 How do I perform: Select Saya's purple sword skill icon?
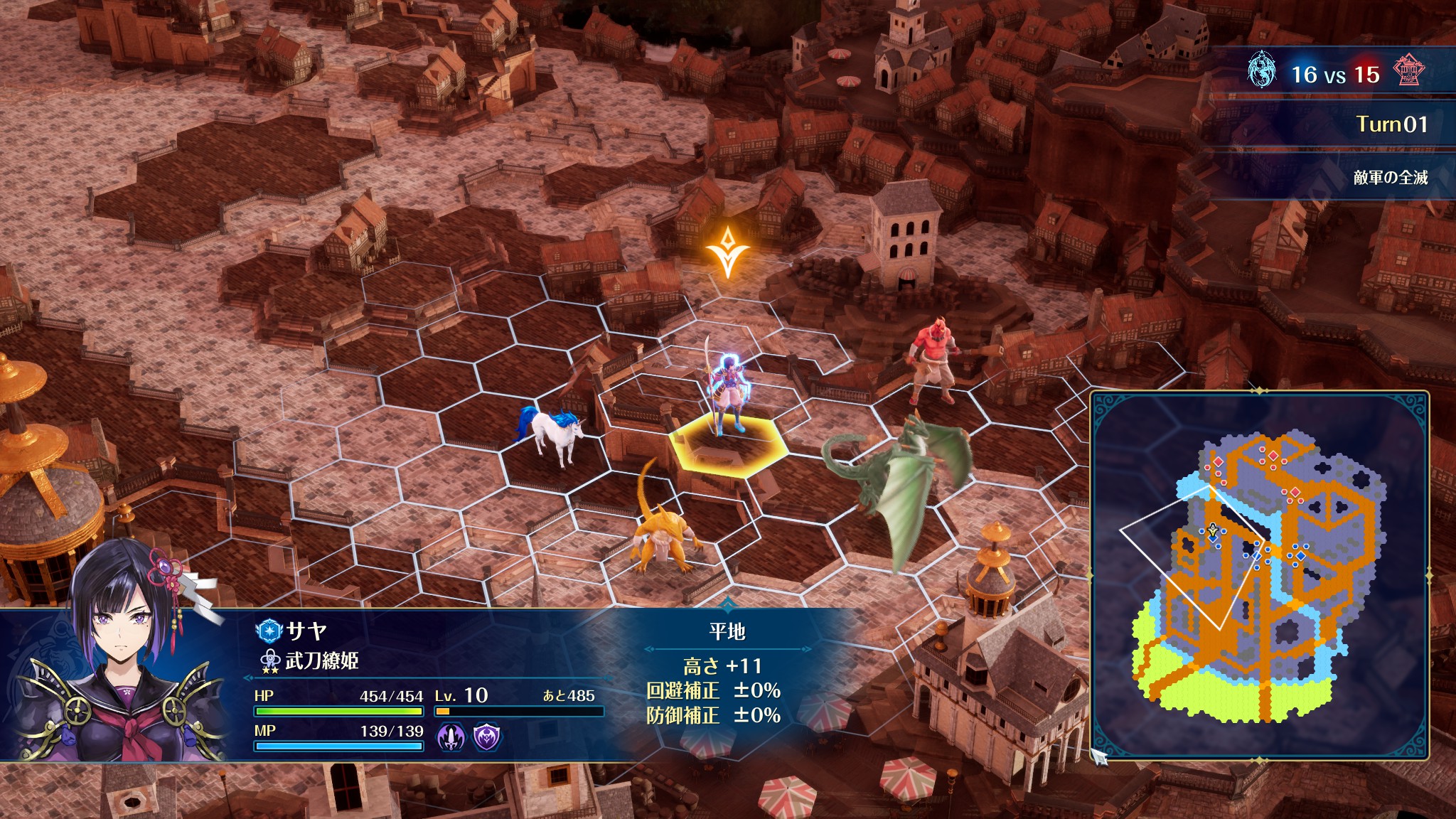(451, 737)
